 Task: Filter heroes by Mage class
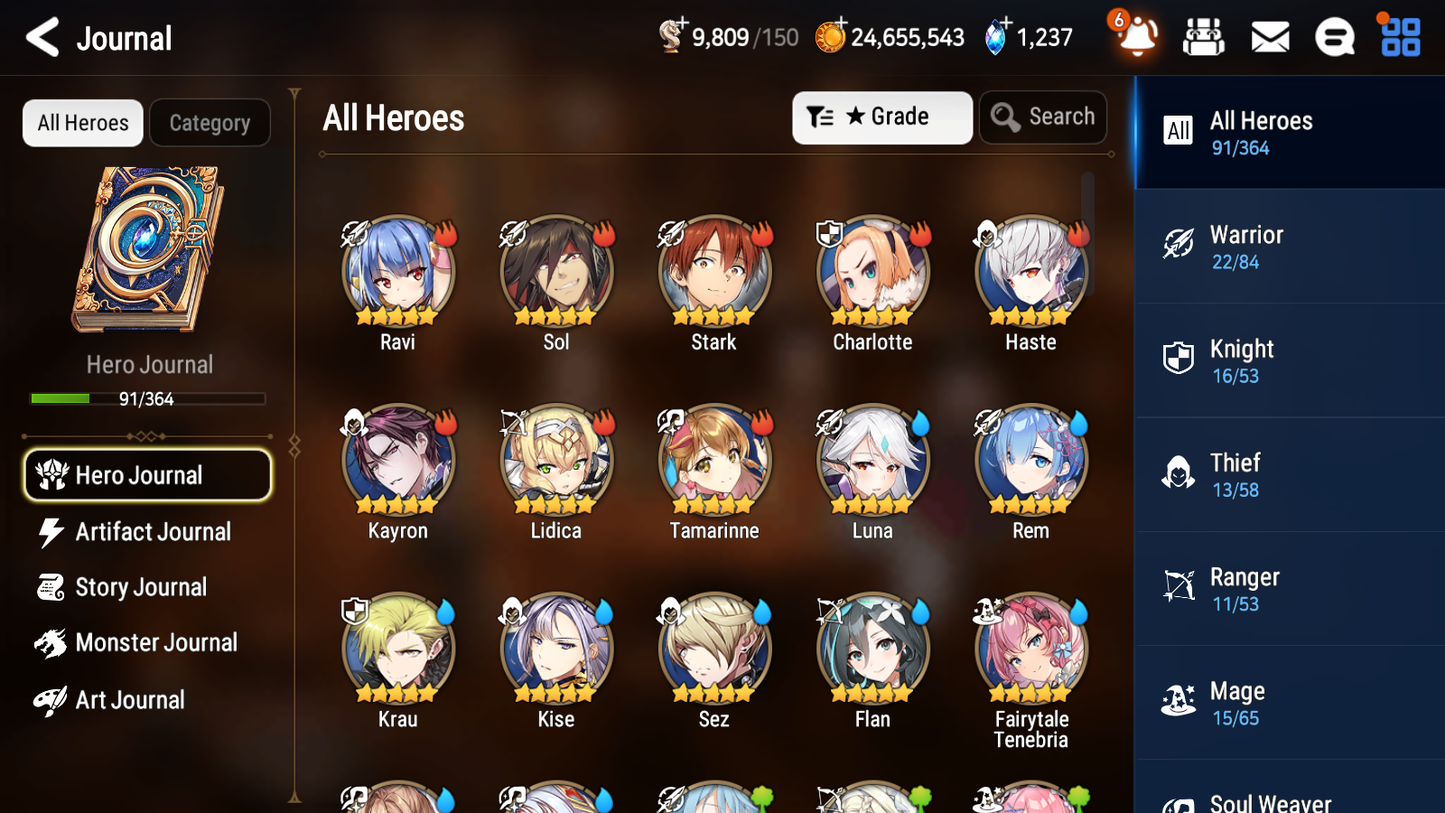click(1289, 702)
